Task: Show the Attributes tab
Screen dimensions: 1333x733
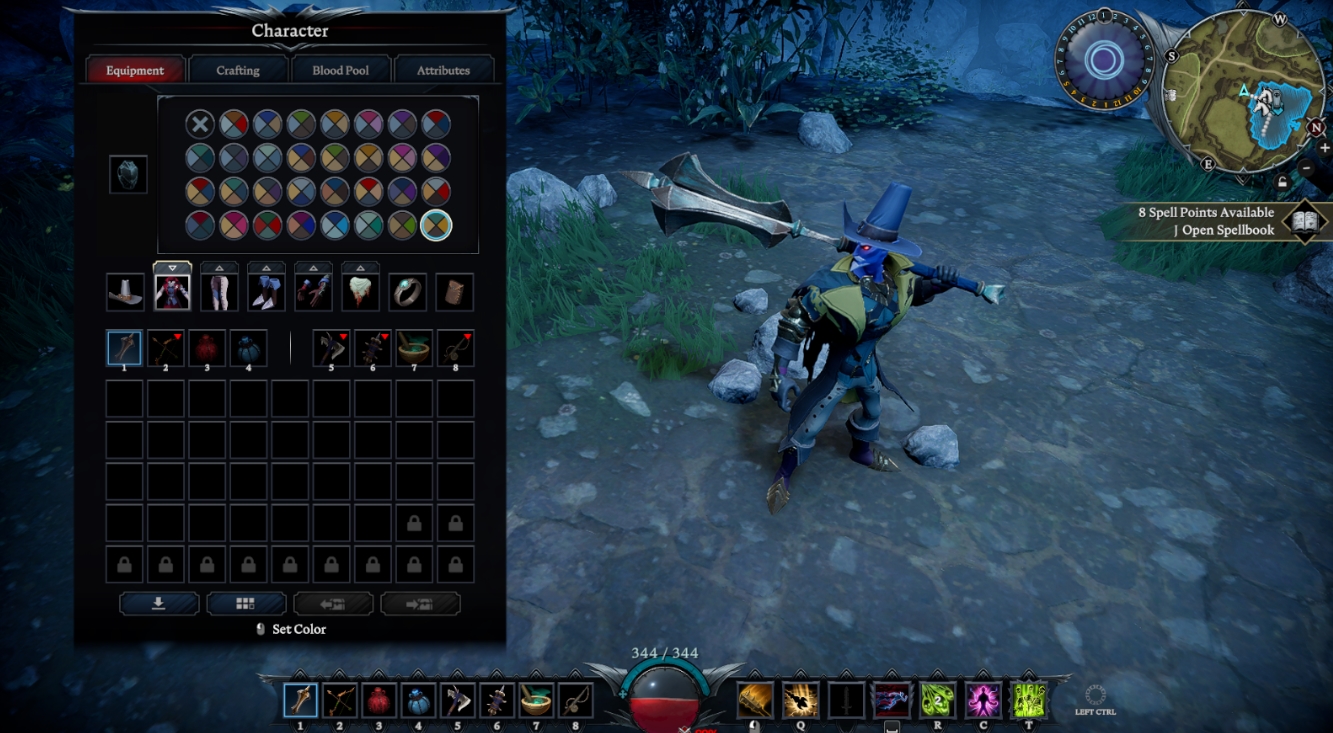Action: tap(443, 70)
